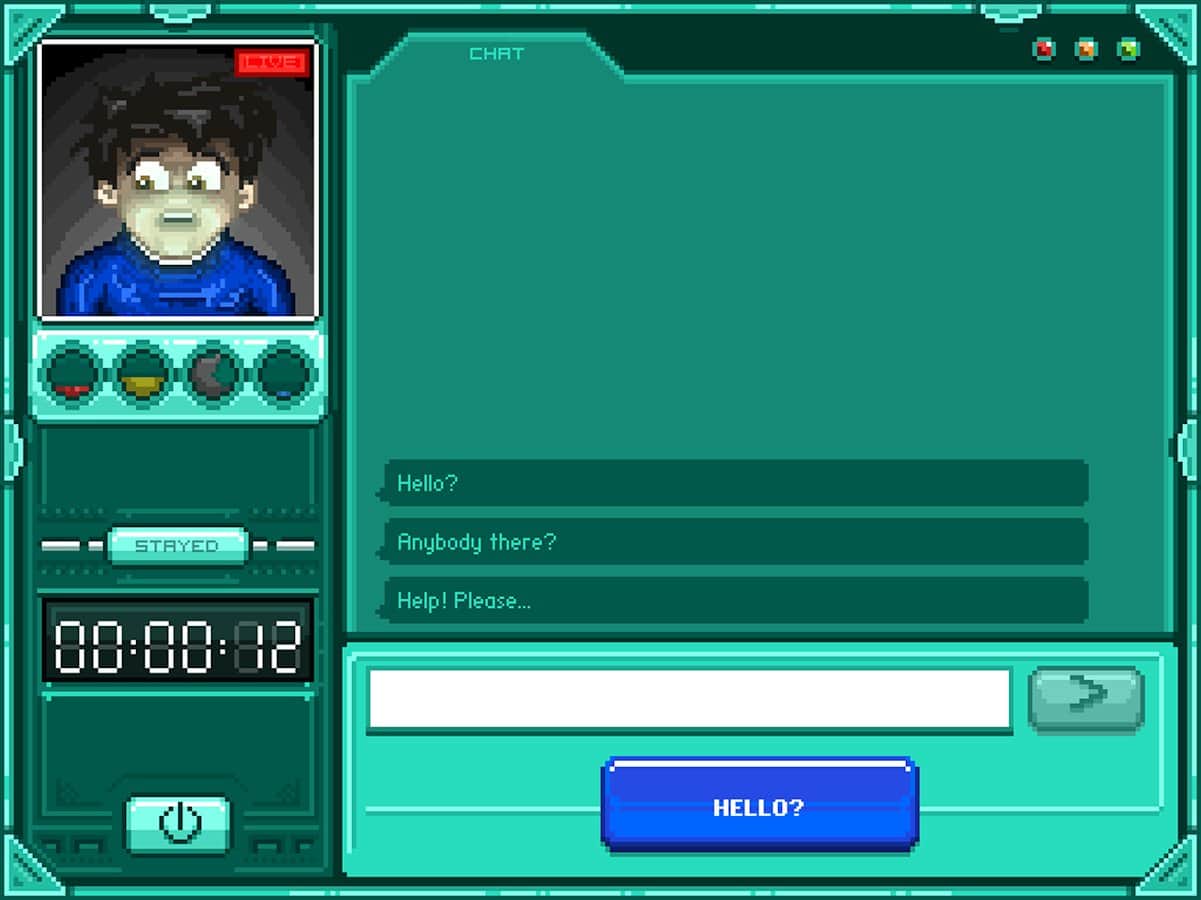The height and width of the screenshot is (900, 1201).
Task: Shut down using the power button
Action: [179, 824]
